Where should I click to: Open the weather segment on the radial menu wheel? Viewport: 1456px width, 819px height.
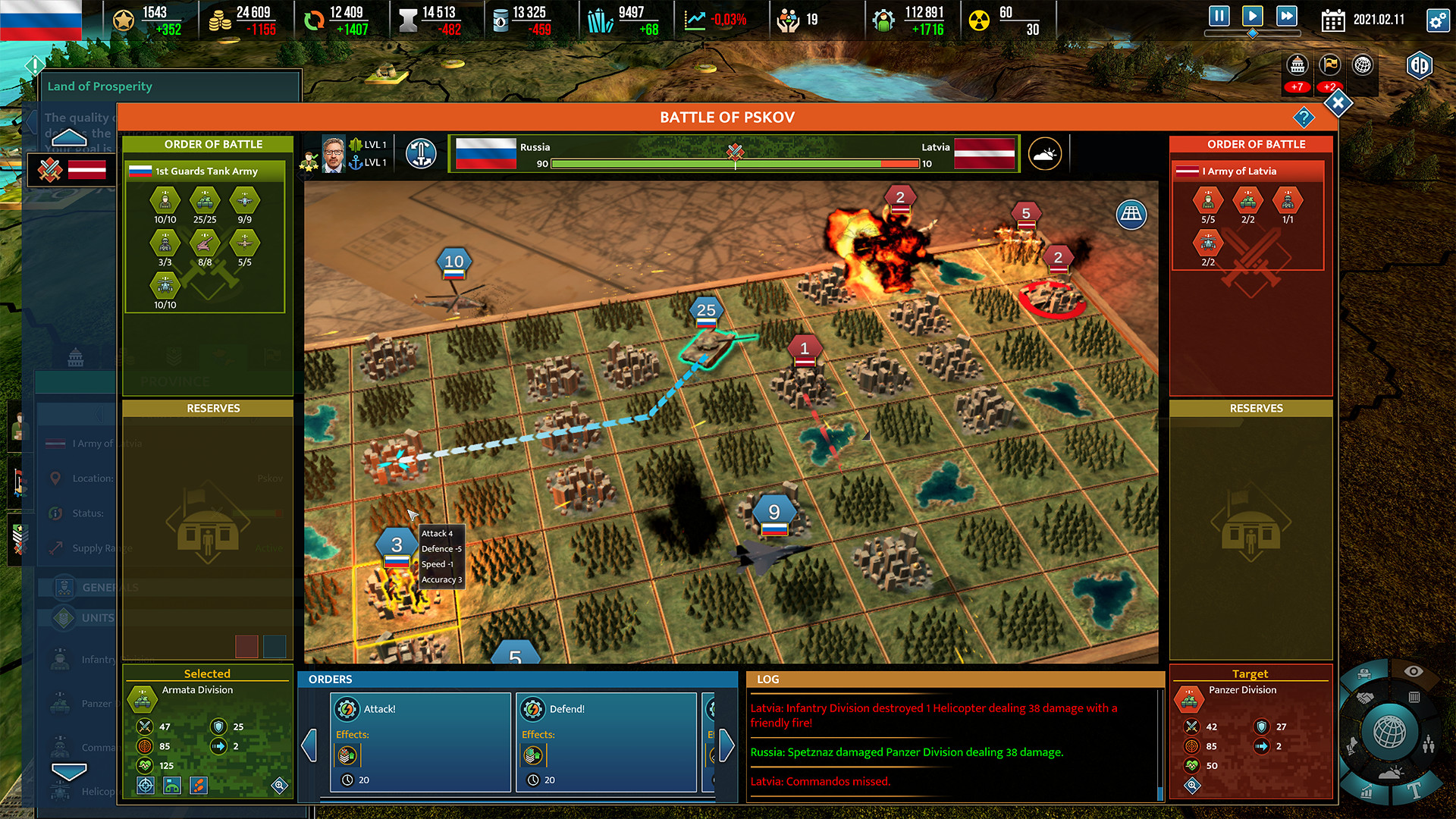[1390, 772]
